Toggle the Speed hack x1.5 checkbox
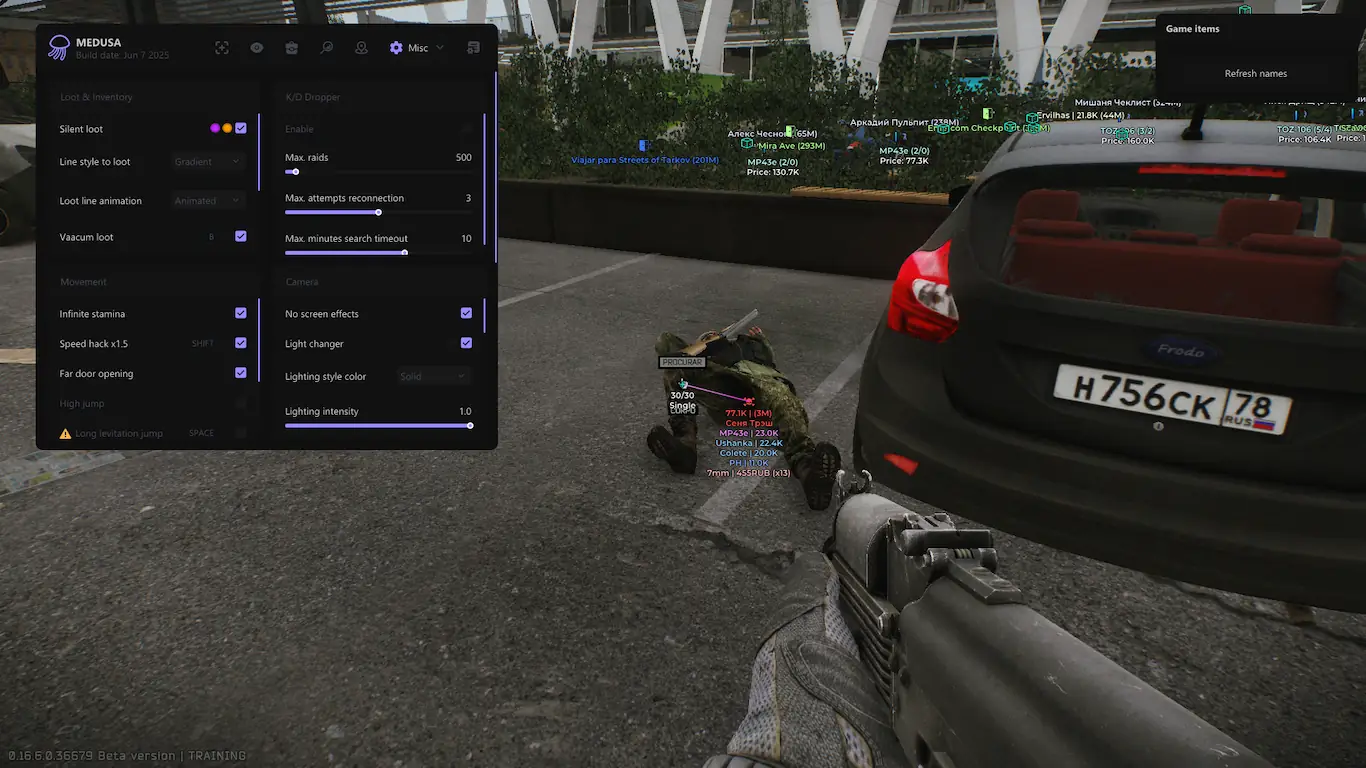Viewport: 1366px width, 768px height. (x=241, y=343)
